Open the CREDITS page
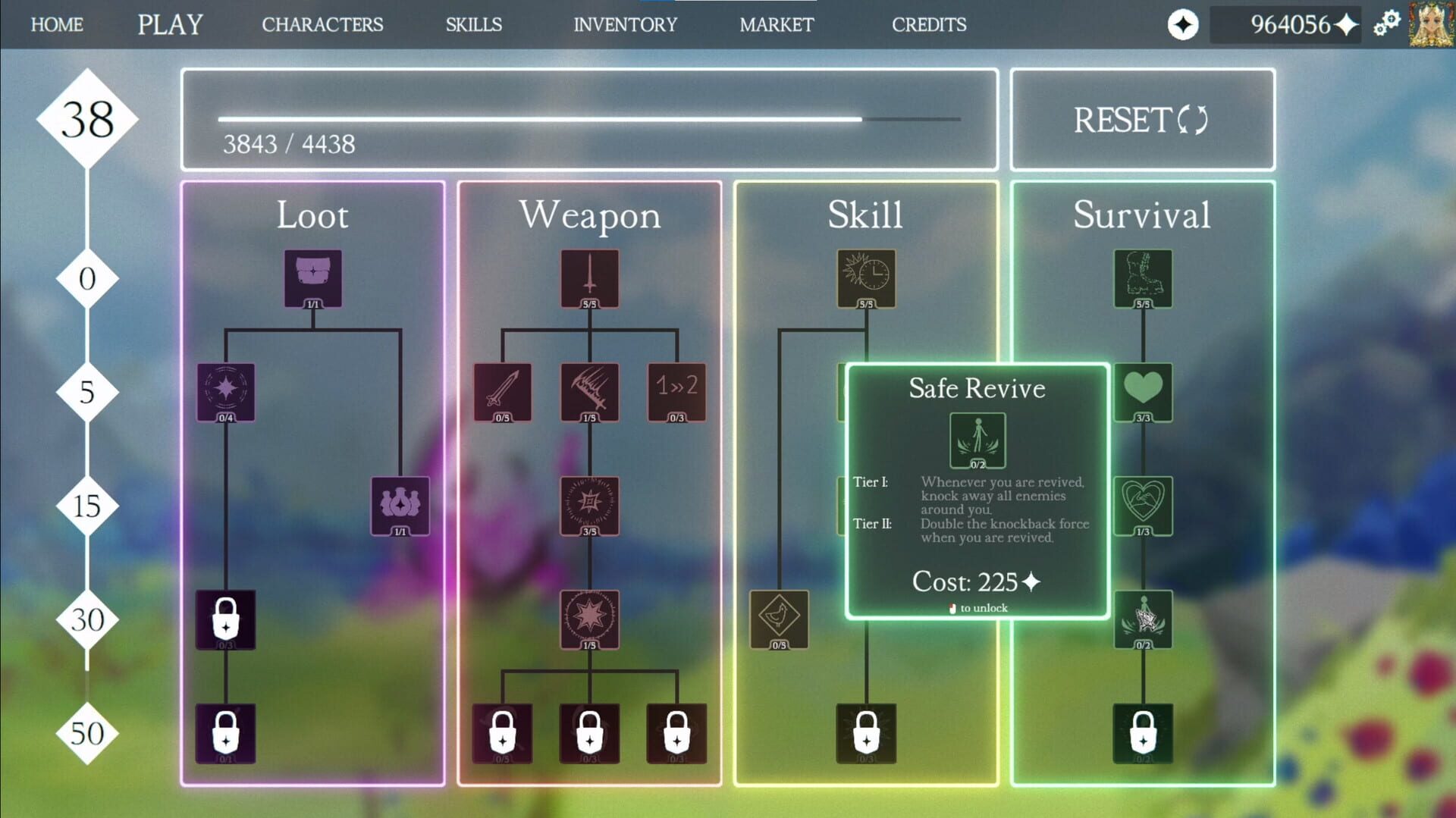 930,24
